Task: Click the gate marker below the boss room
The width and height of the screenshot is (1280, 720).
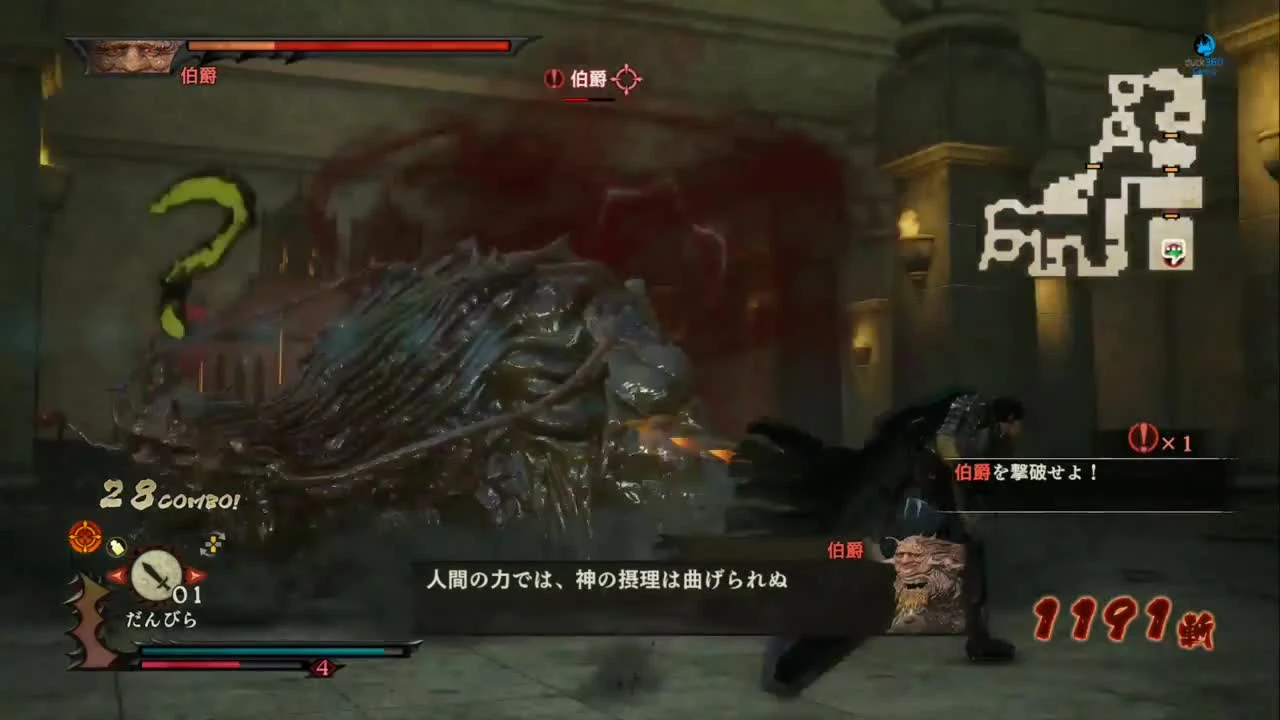Action: [x=1170, y=214]
